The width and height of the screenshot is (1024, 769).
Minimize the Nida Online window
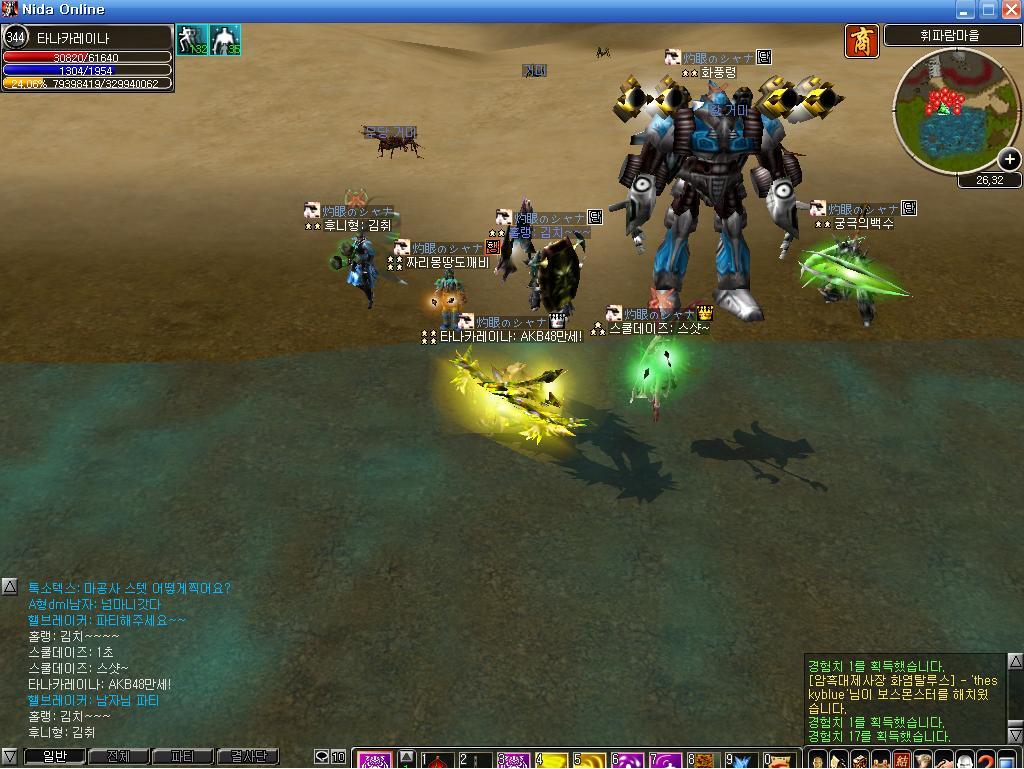[966, 10]
